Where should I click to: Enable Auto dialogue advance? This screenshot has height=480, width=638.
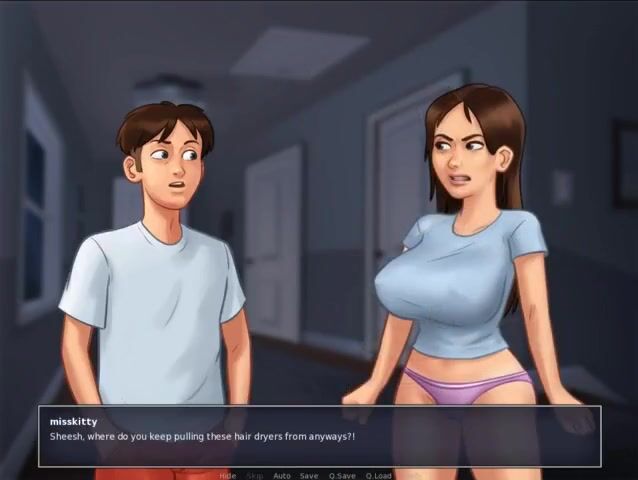click(282, 475)
